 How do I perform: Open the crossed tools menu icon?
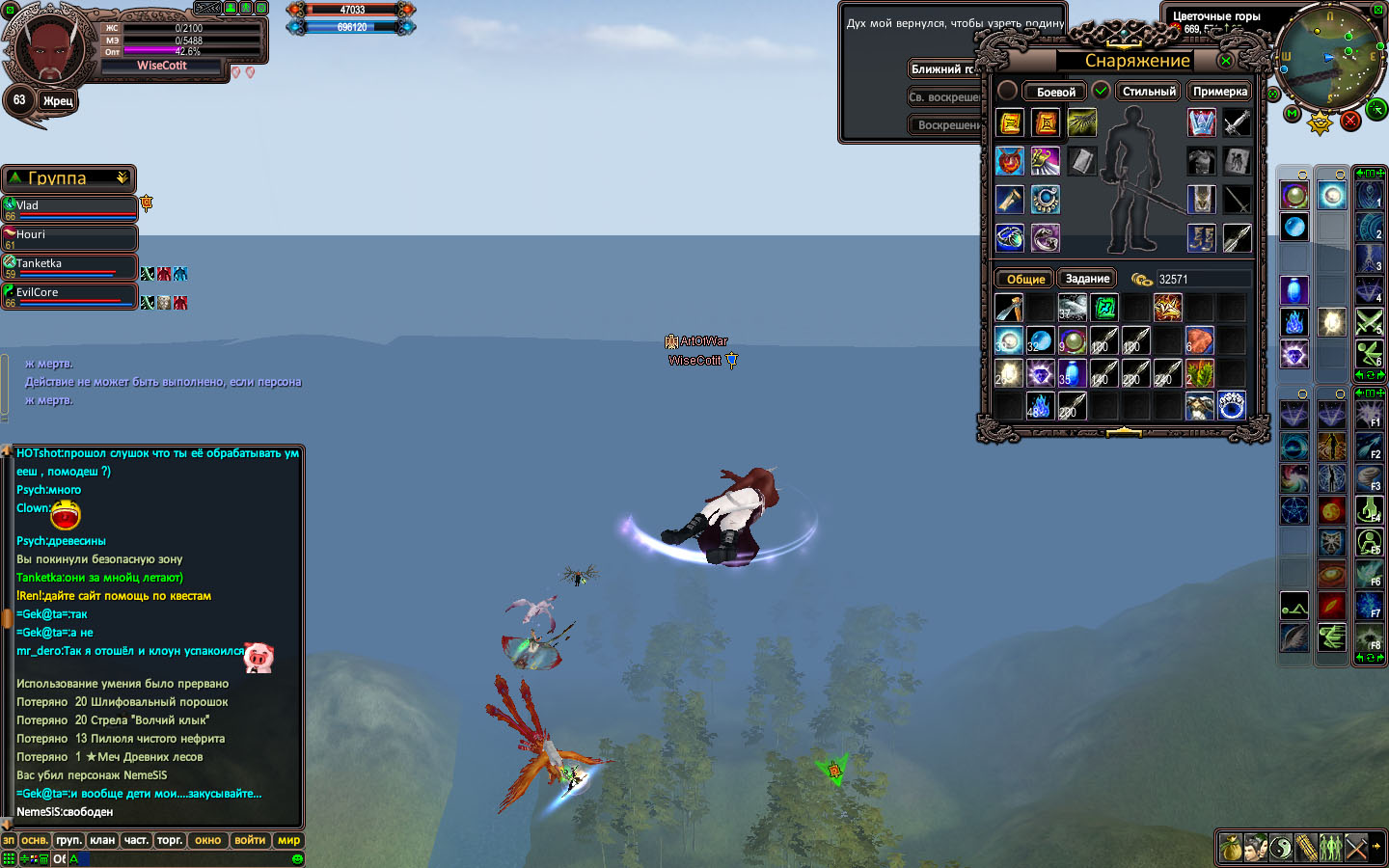(1356, 848)
